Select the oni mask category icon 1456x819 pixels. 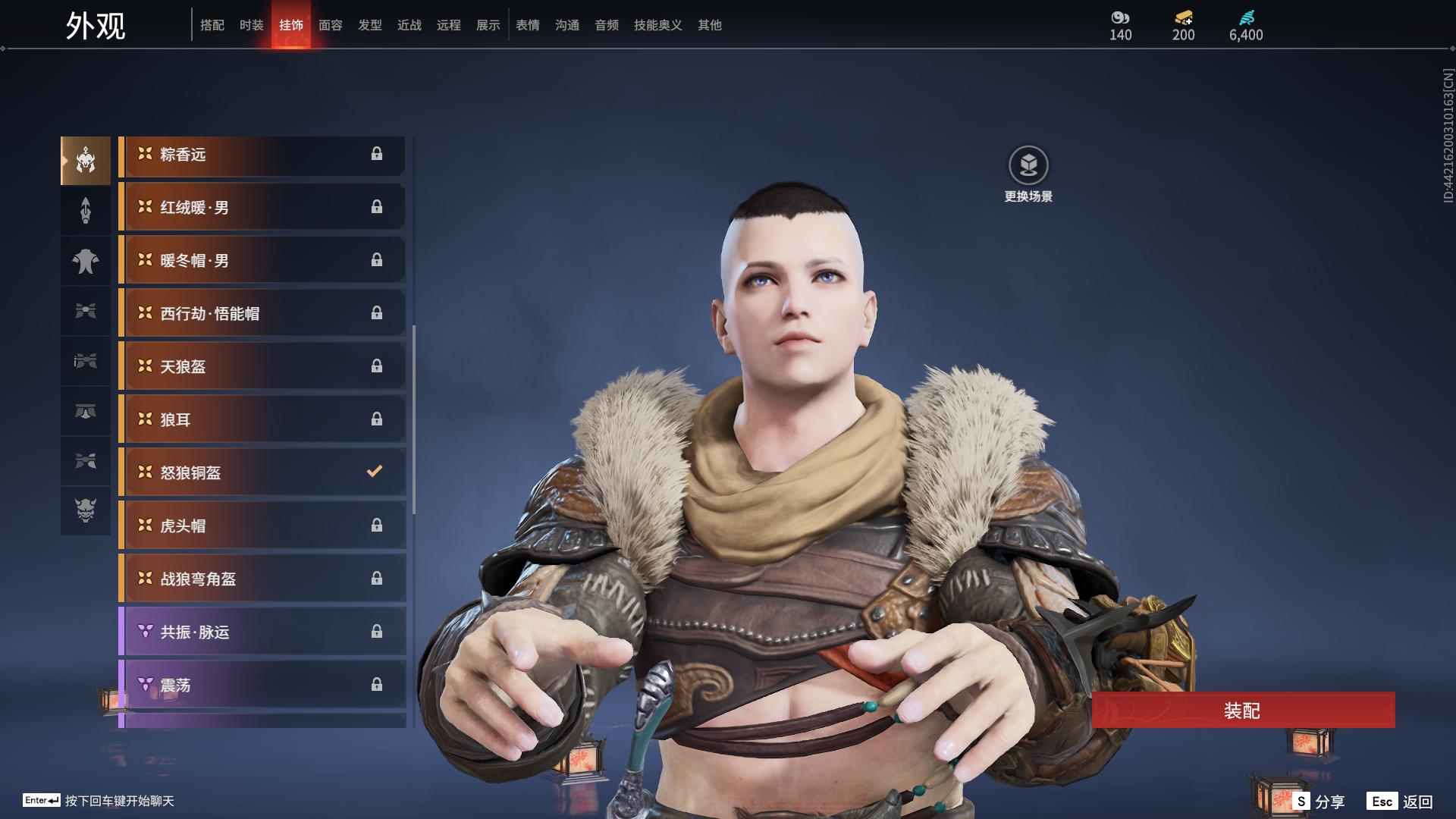point(86,510)
